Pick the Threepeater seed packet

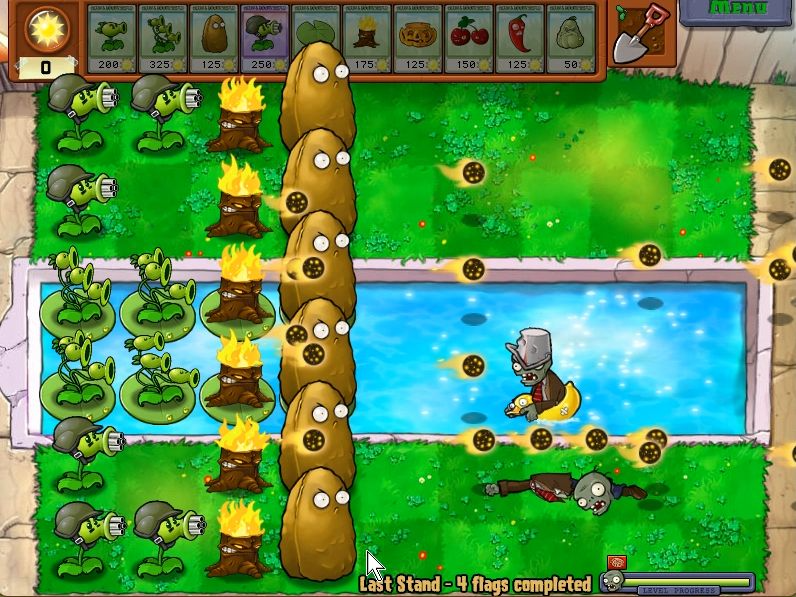pyautogui.click(x=163, y=38)
